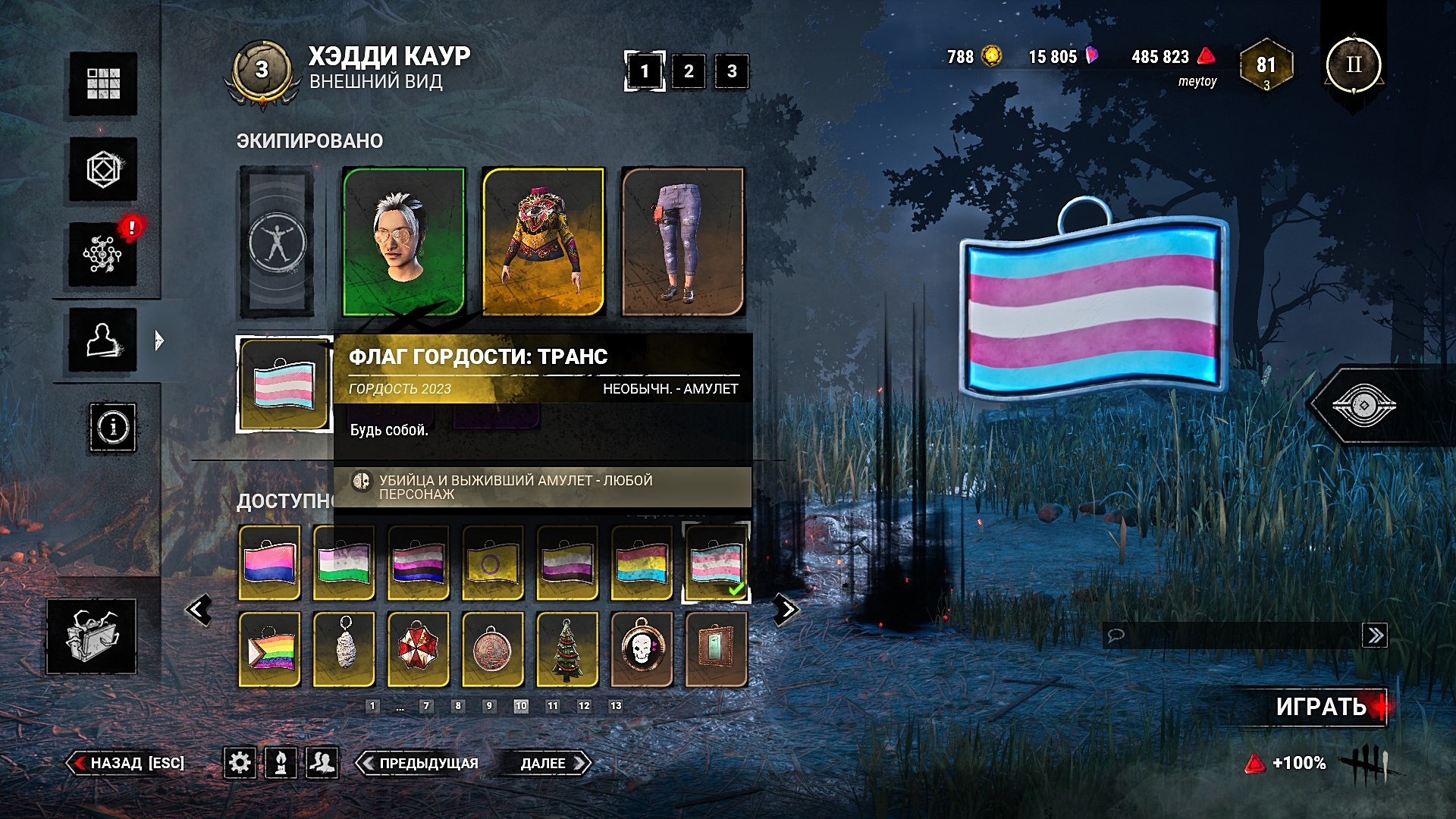Switch to loadout preset 2
Viewport: 1456px width, 819px height.
coord(688,71)
